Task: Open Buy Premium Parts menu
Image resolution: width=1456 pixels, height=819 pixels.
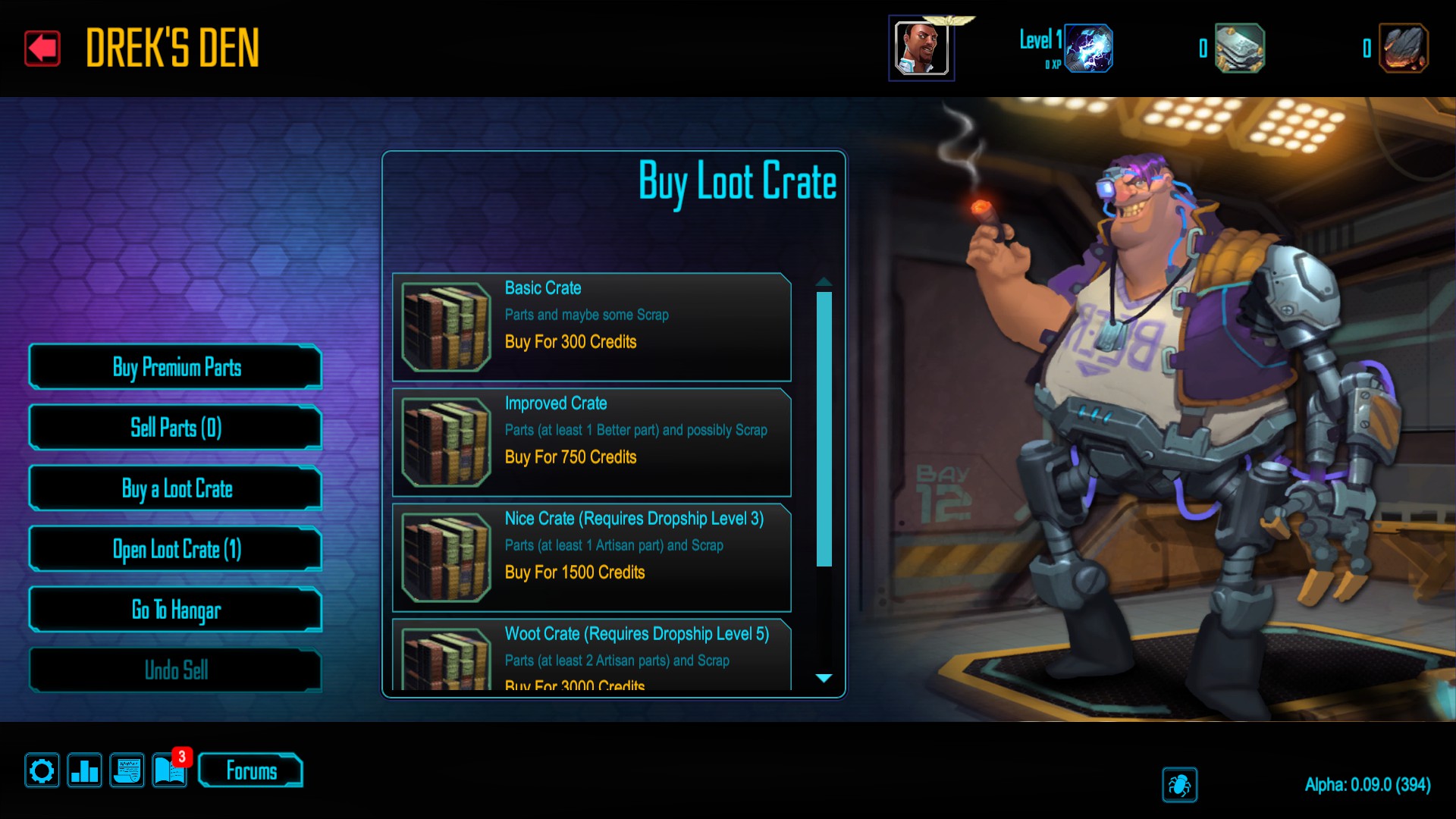Action: click(x=176, y=368)
